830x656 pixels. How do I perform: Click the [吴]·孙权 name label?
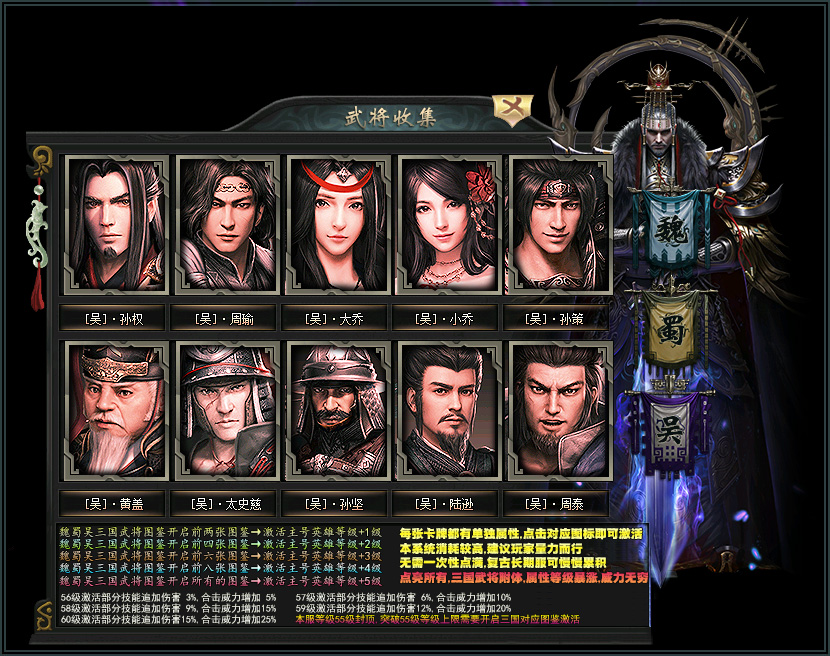pos(114,319)
